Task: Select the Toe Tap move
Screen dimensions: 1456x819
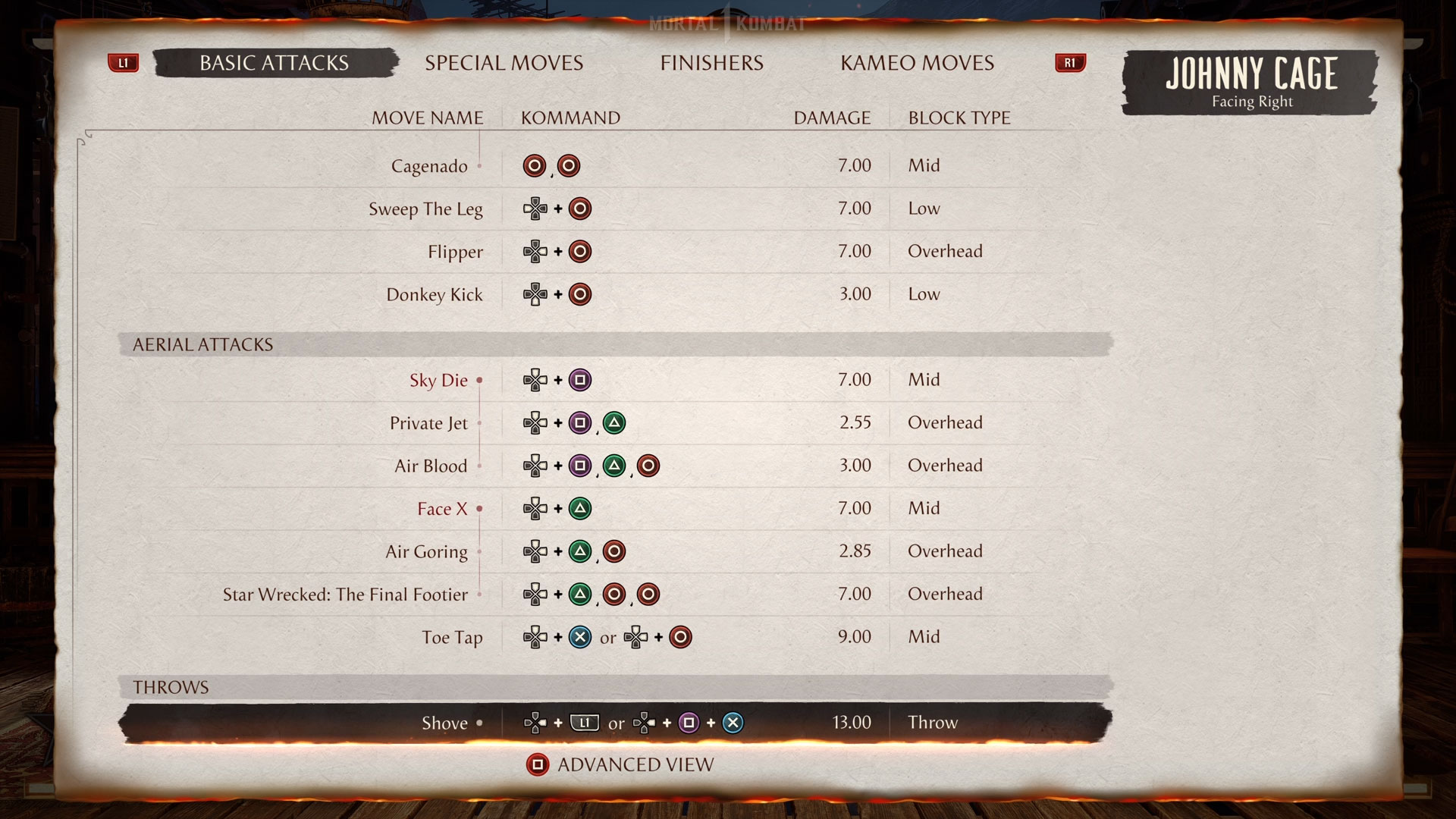Action: pyautogui.click(x=452, y=638)
